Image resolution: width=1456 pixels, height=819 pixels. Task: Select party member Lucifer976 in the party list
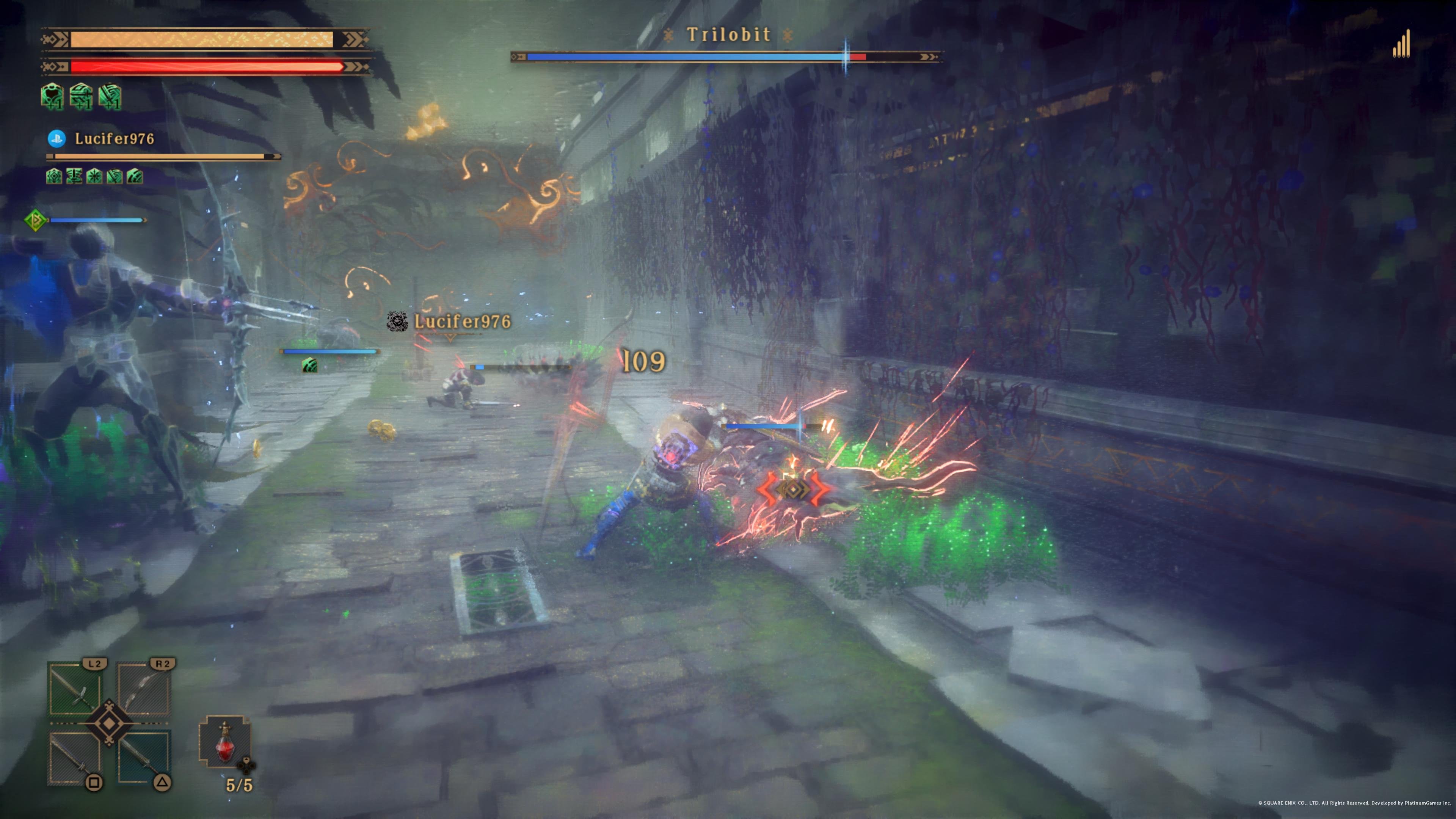[x=114, y=139]
